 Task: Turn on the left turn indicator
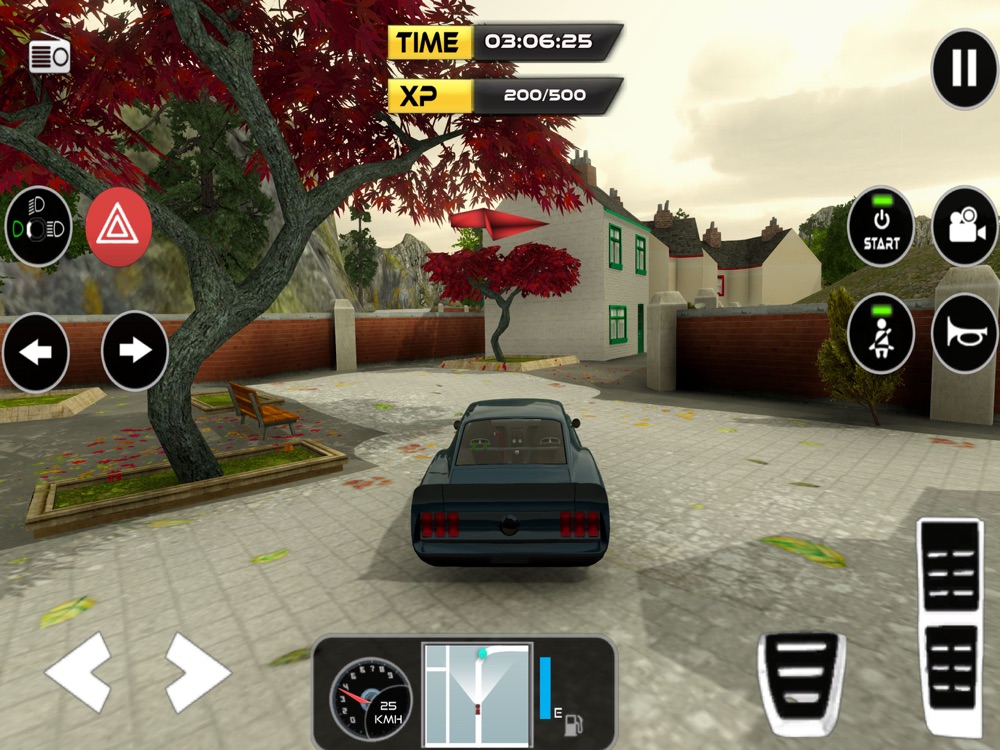[x=36, y=351]
